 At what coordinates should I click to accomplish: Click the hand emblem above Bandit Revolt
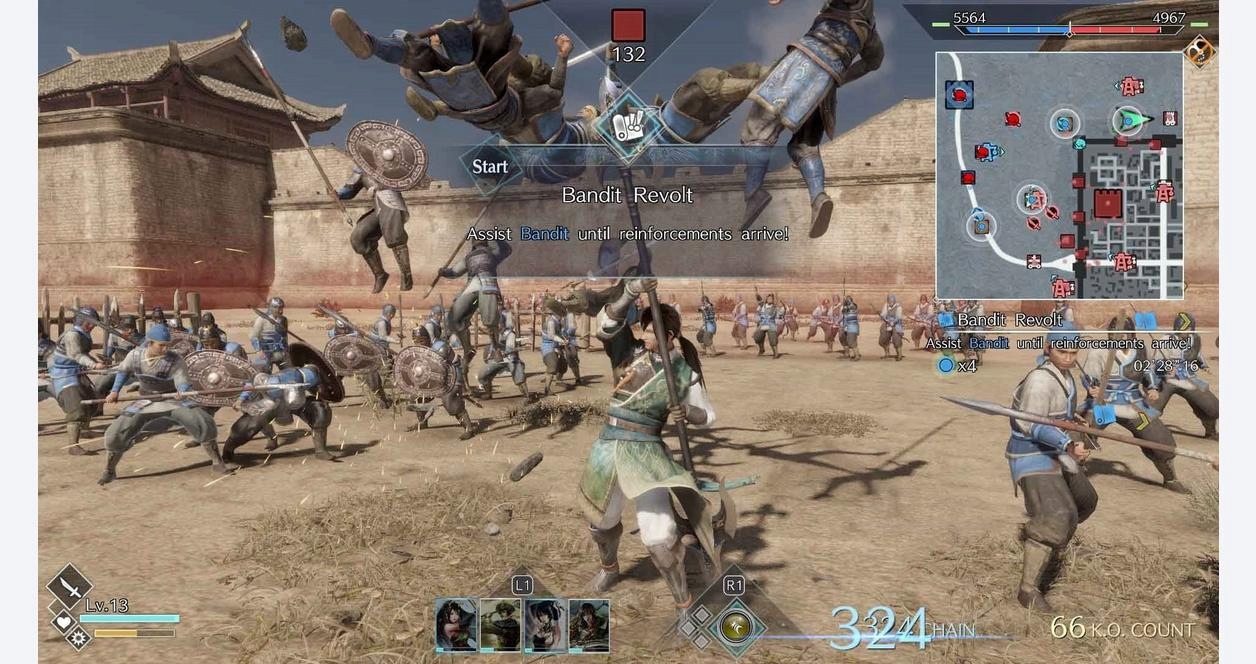coord(627,127)
